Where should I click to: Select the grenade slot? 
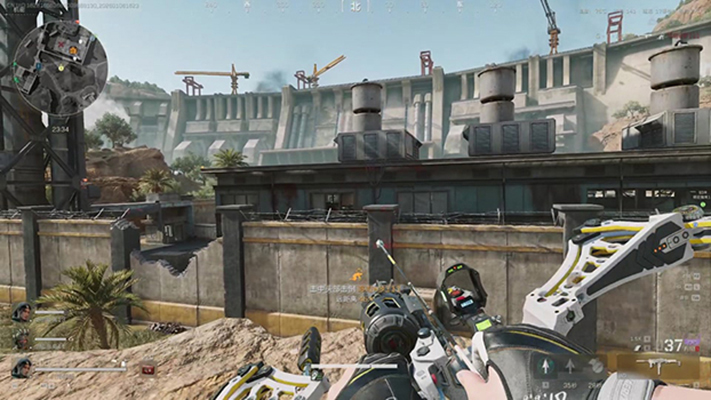[x=595, y=367]
